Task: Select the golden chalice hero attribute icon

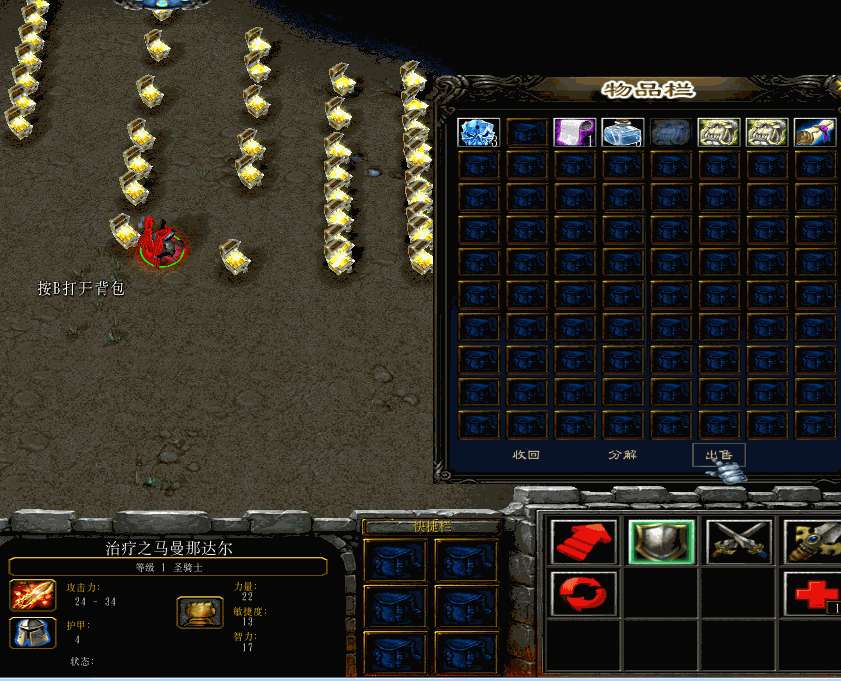Action: [200, 612]
